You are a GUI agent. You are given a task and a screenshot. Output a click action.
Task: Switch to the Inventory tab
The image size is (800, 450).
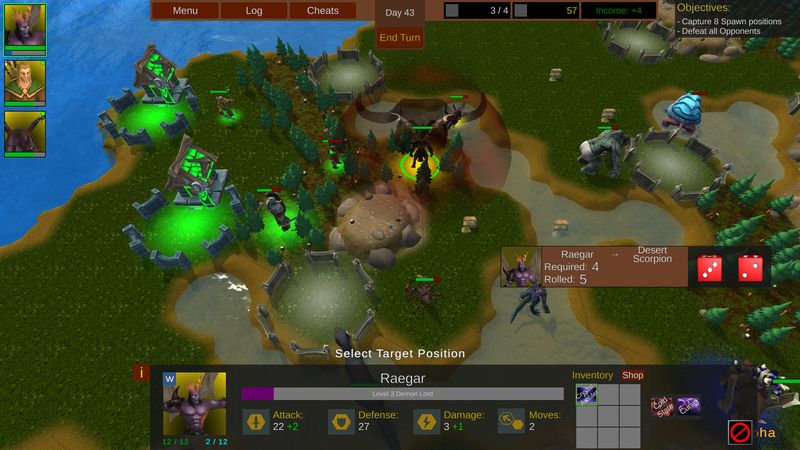[x=592, y=376]
